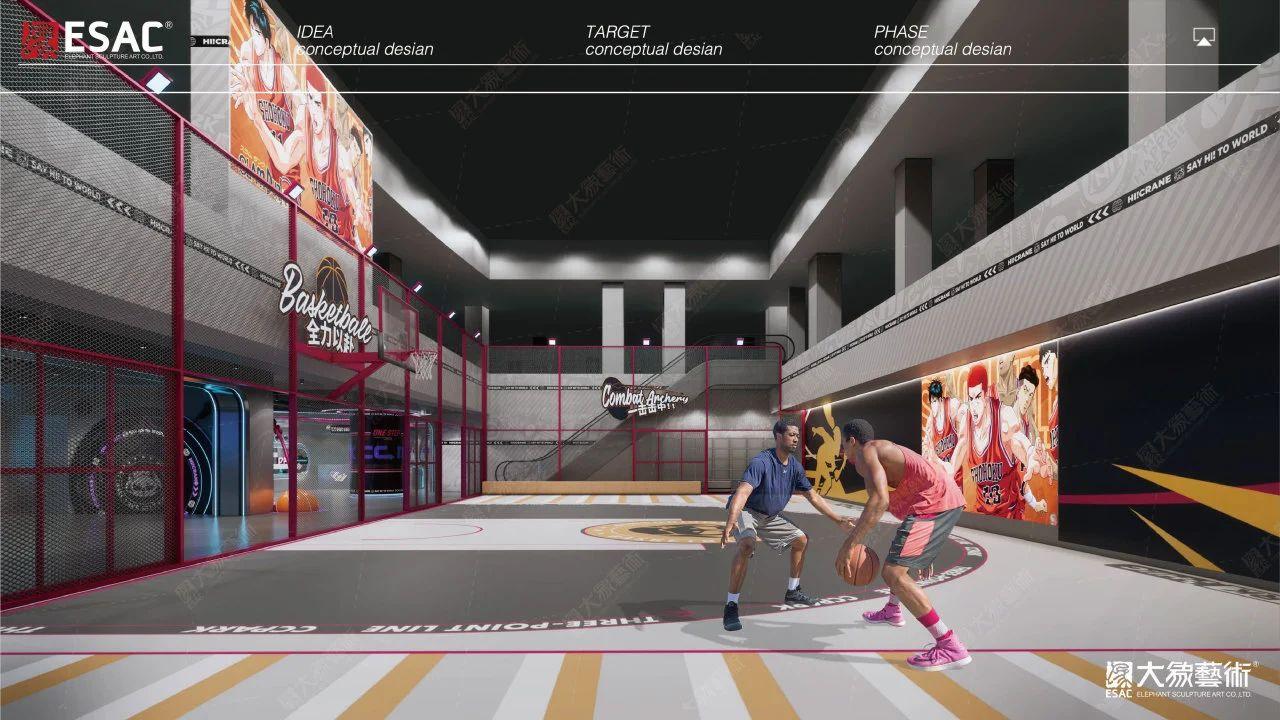Click the AirPlay screen-cast icon
1280x720 pixels.
(x=1203, y=38)
